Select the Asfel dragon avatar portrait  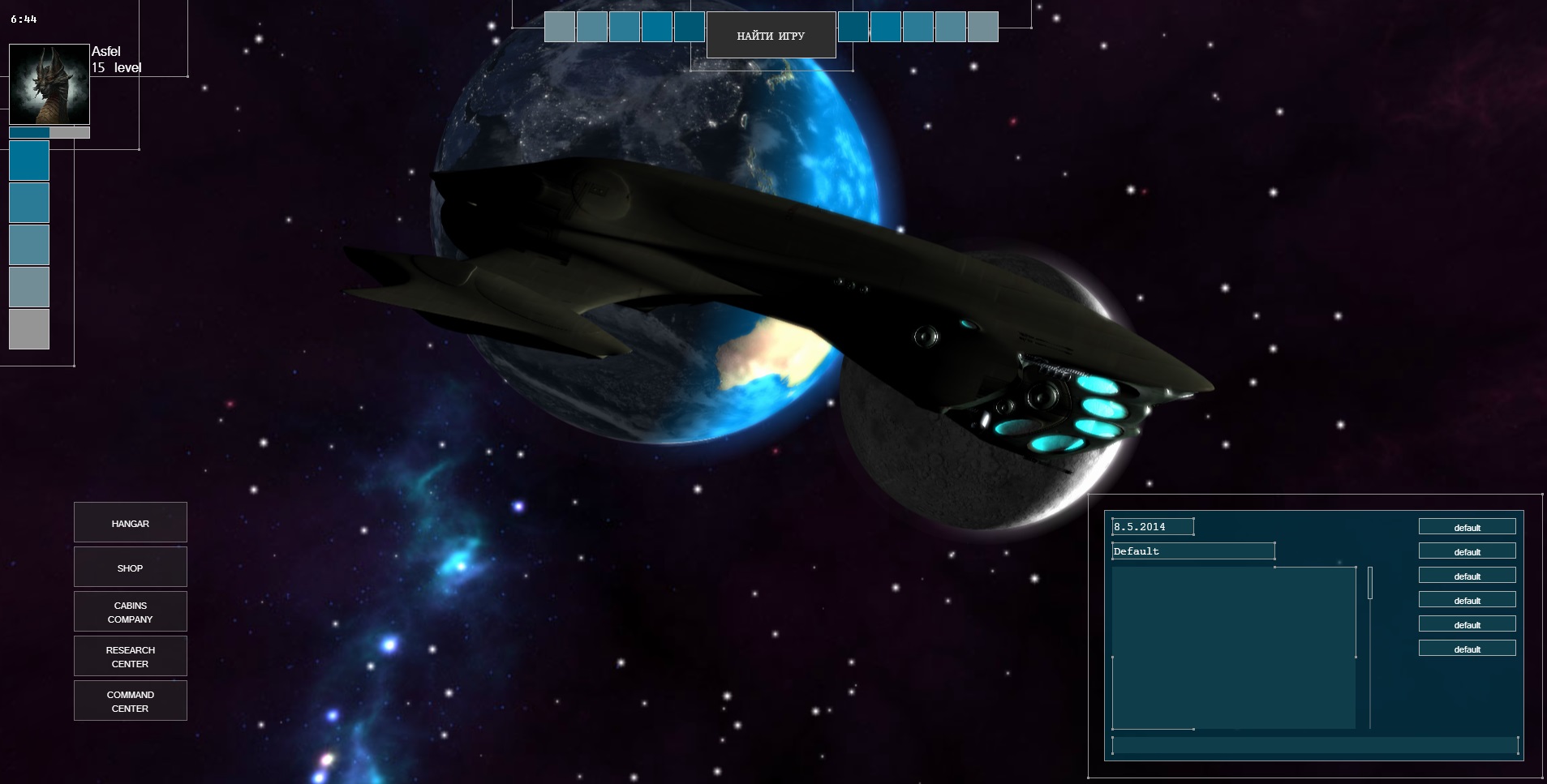tap(49, 84)
